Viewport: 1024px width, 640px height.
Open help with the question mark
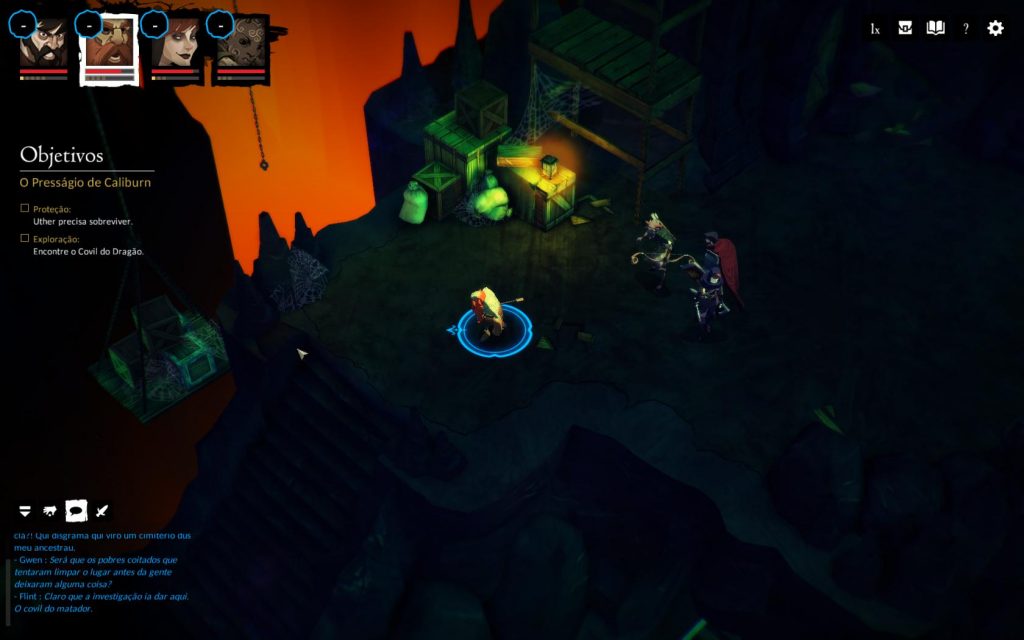966,29
